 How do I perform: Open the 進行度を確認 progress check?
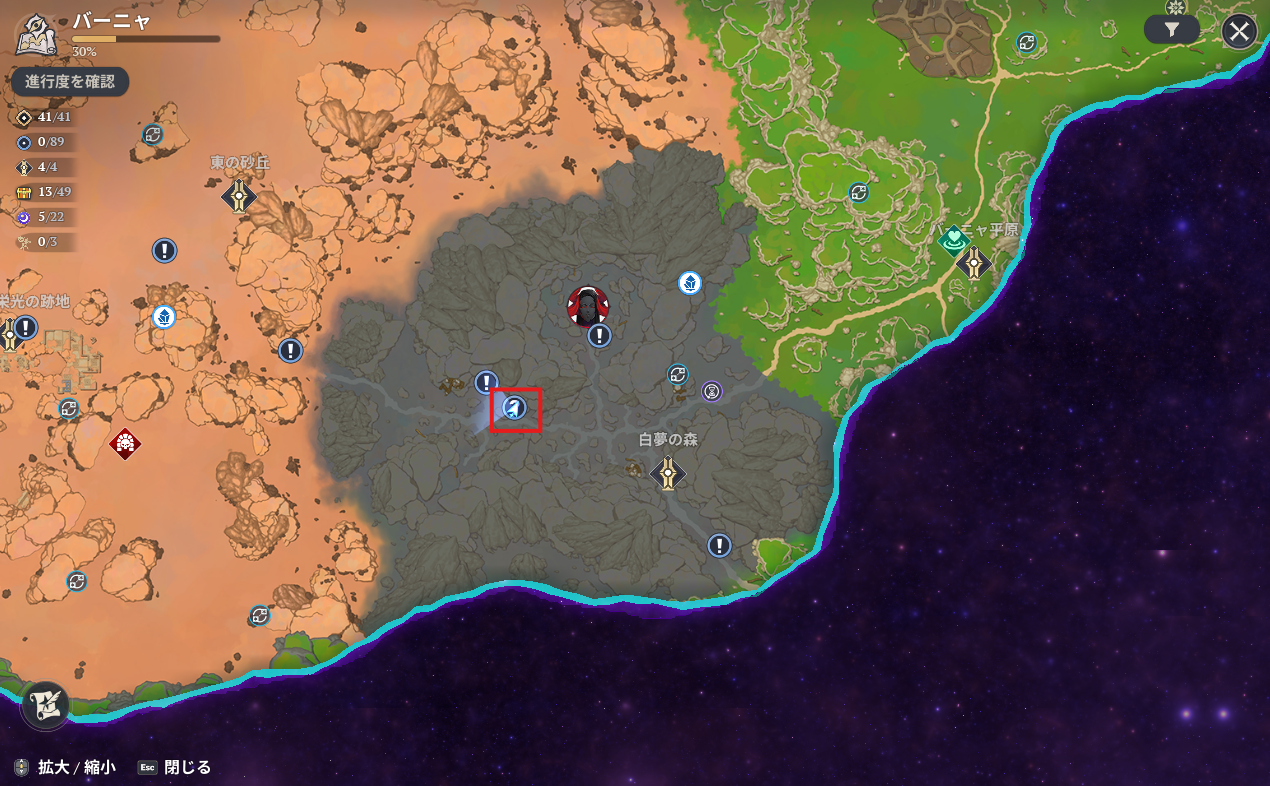(x=70, y=82)
